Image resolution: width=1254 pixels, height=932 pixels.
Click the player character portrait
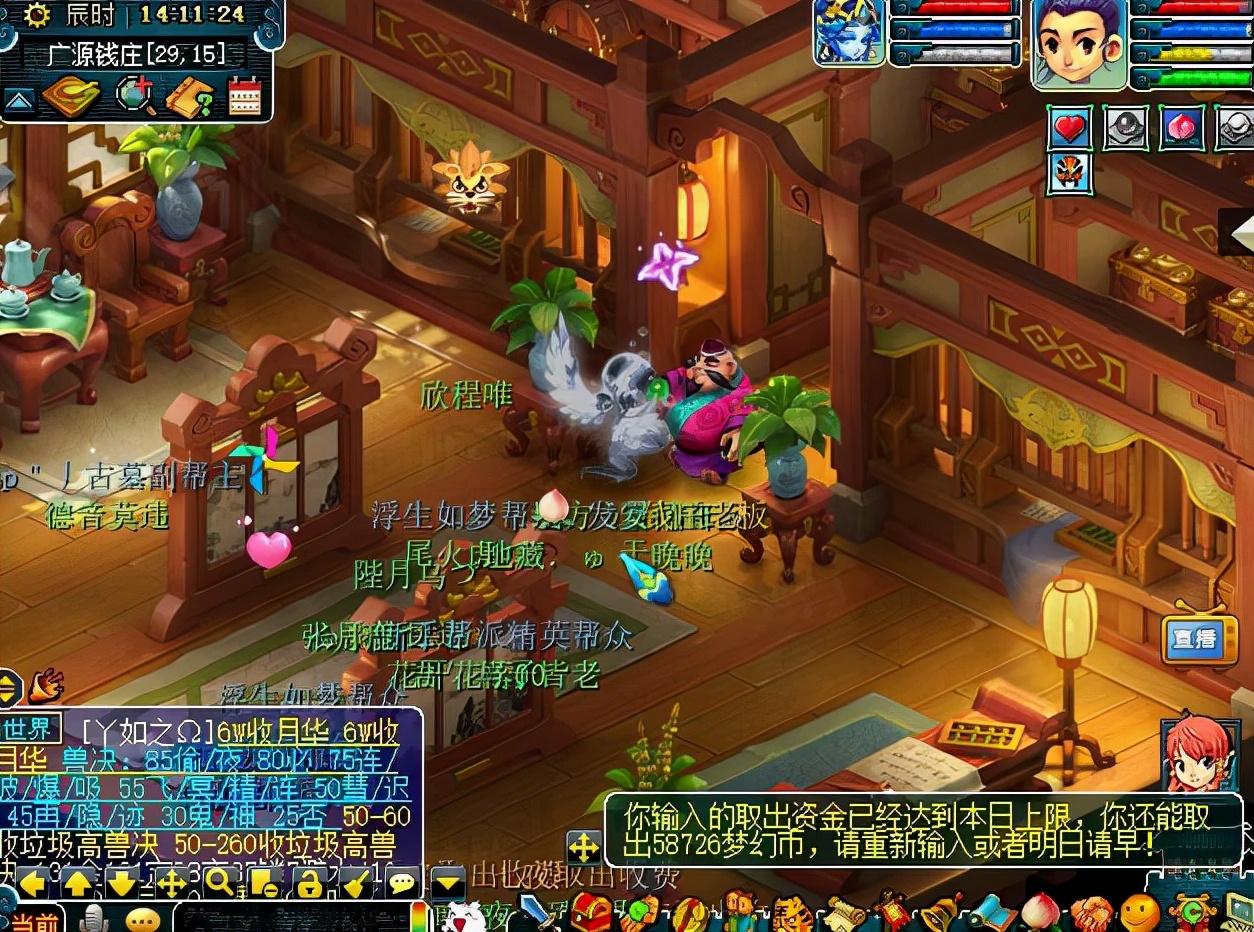point(1079,43)
